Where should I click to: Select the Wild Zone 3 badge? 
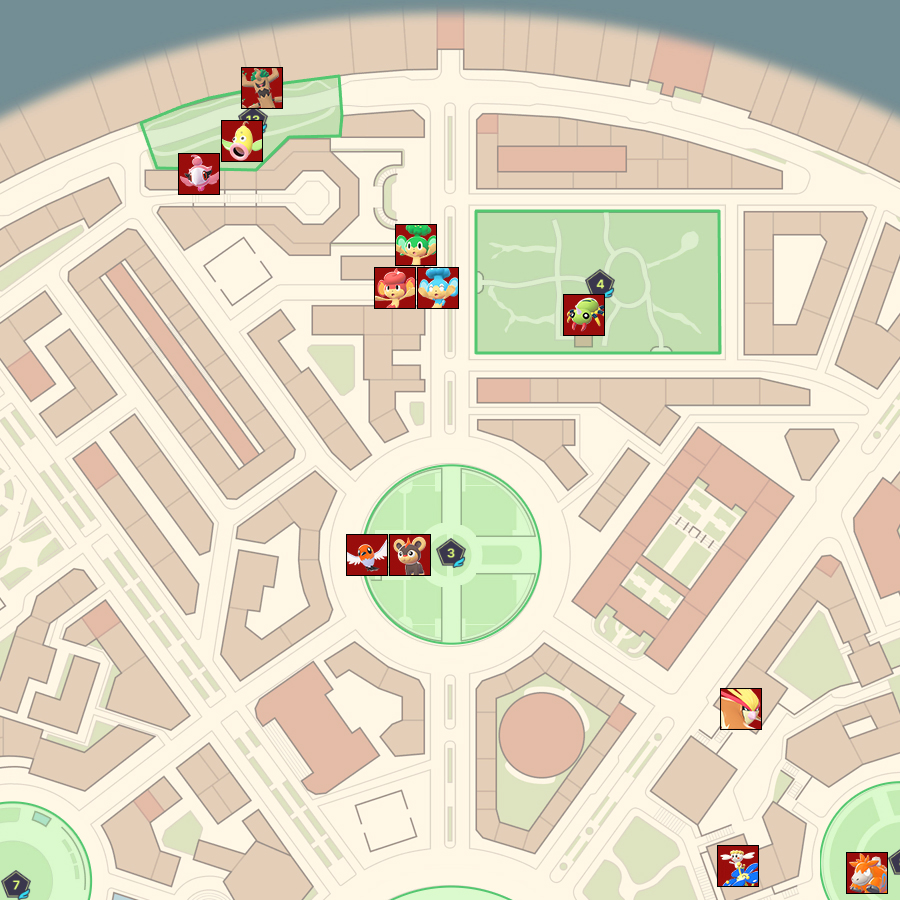point(451,552)
